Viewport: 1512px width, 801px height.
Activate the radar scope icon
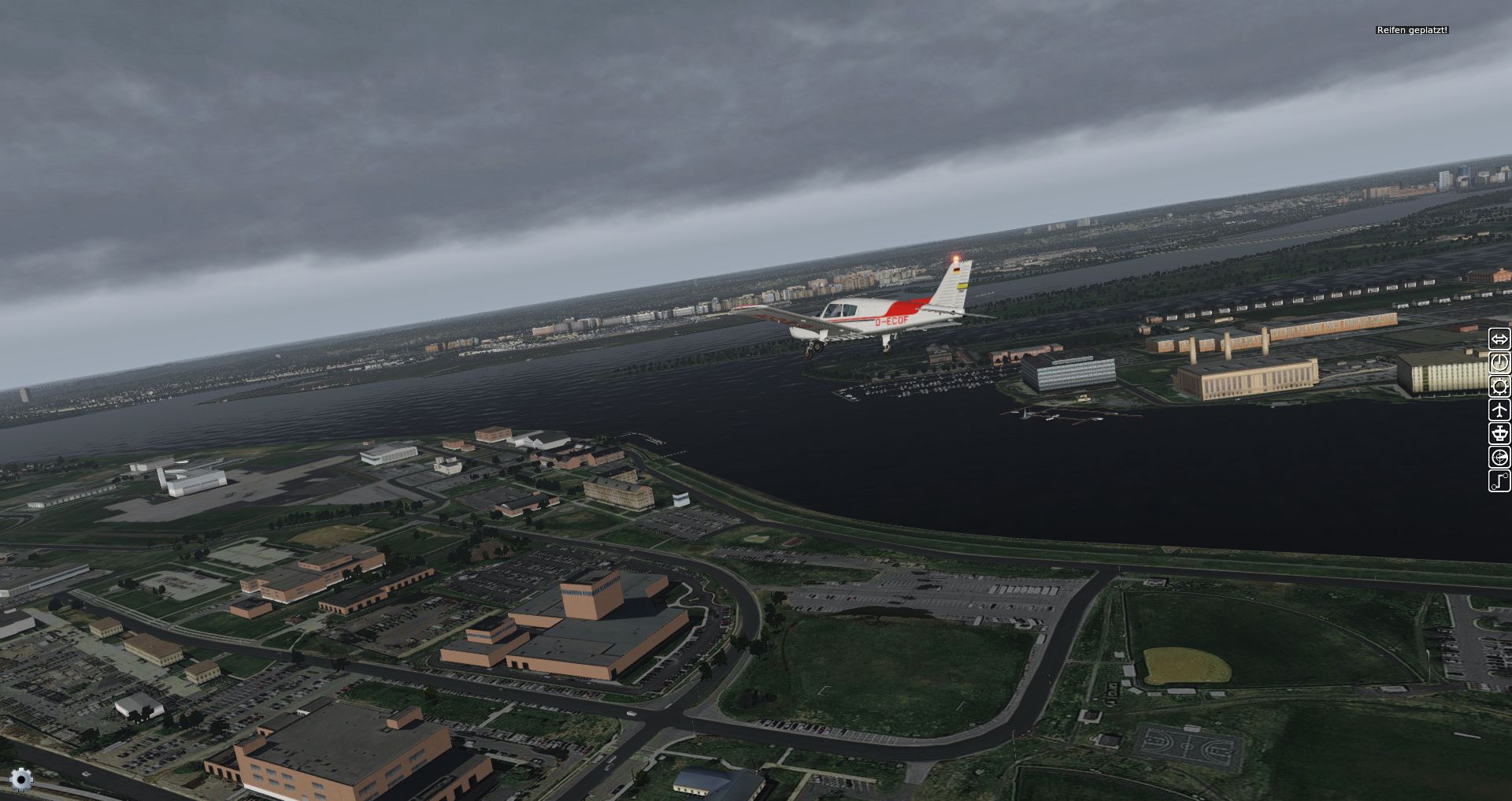(x=1499, y=458)
